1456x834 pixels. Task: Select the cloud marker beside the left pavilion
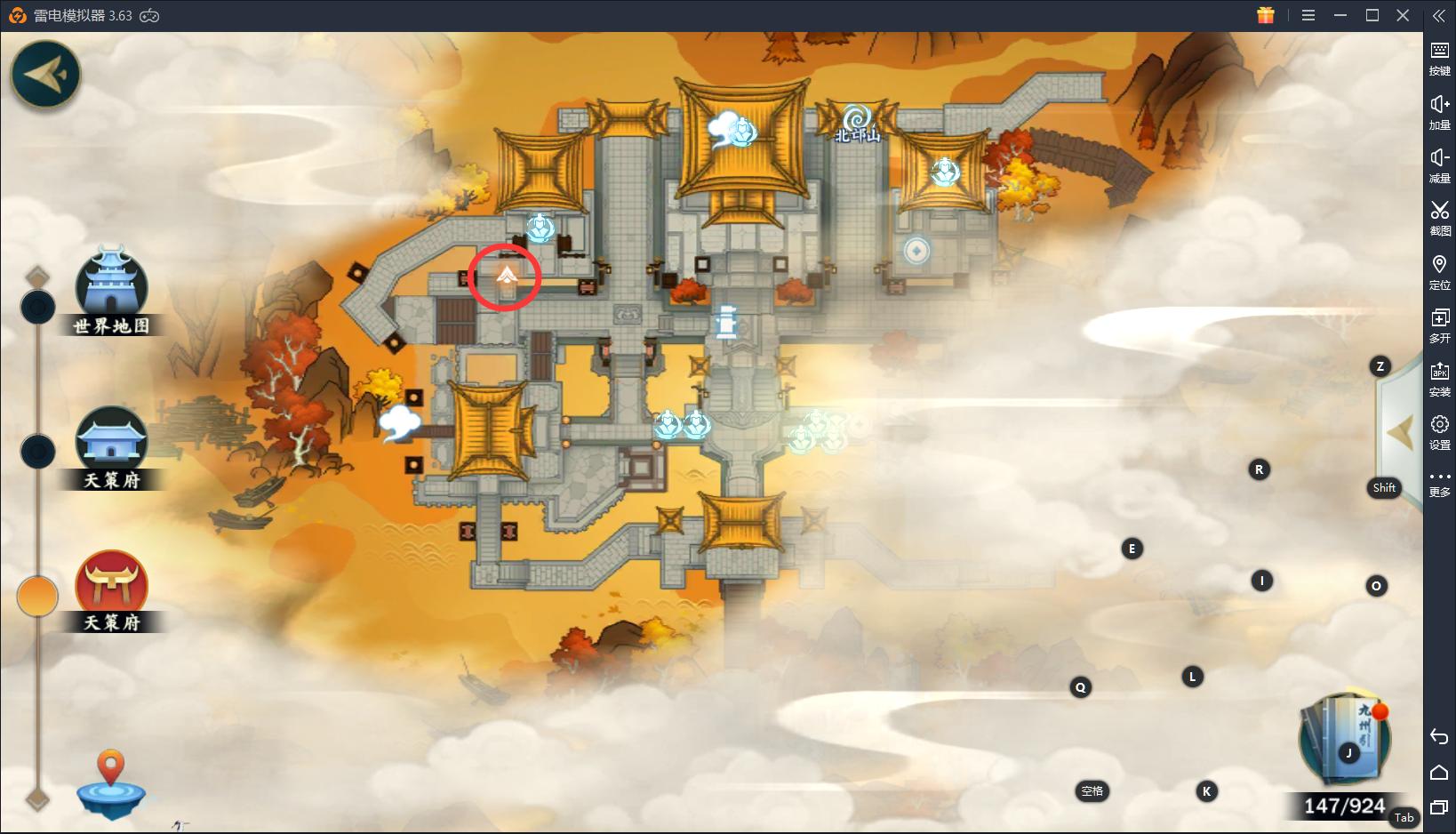tap(399, 423)
